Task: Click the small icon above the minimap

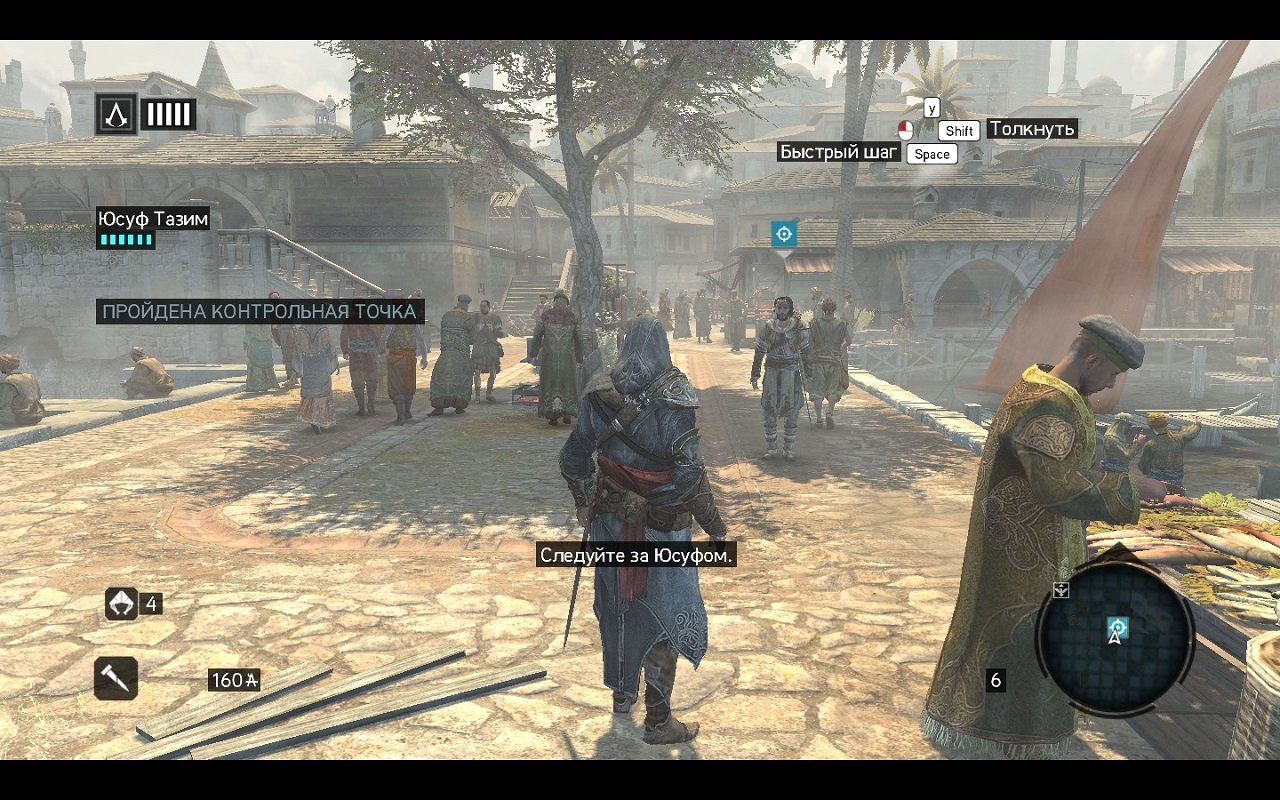Action: click(x=1061, y=590)
